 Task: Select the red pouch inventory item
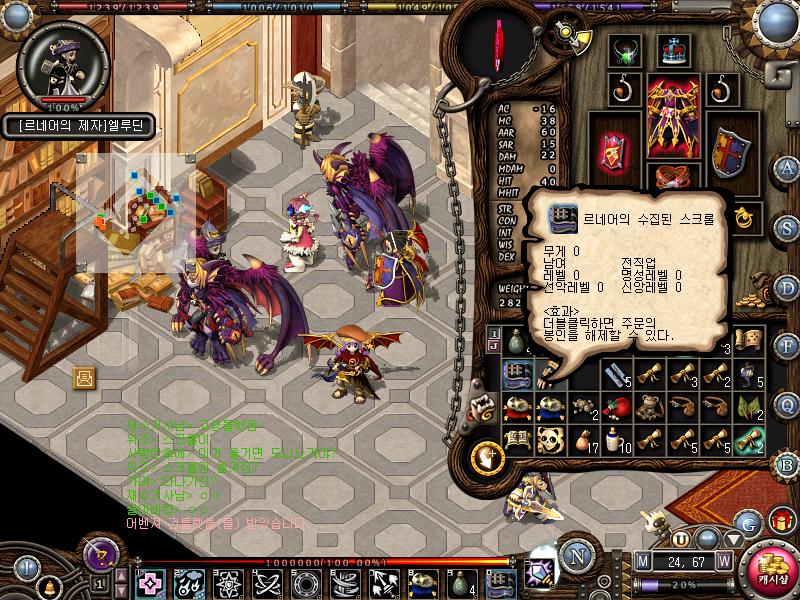point(617,407)
